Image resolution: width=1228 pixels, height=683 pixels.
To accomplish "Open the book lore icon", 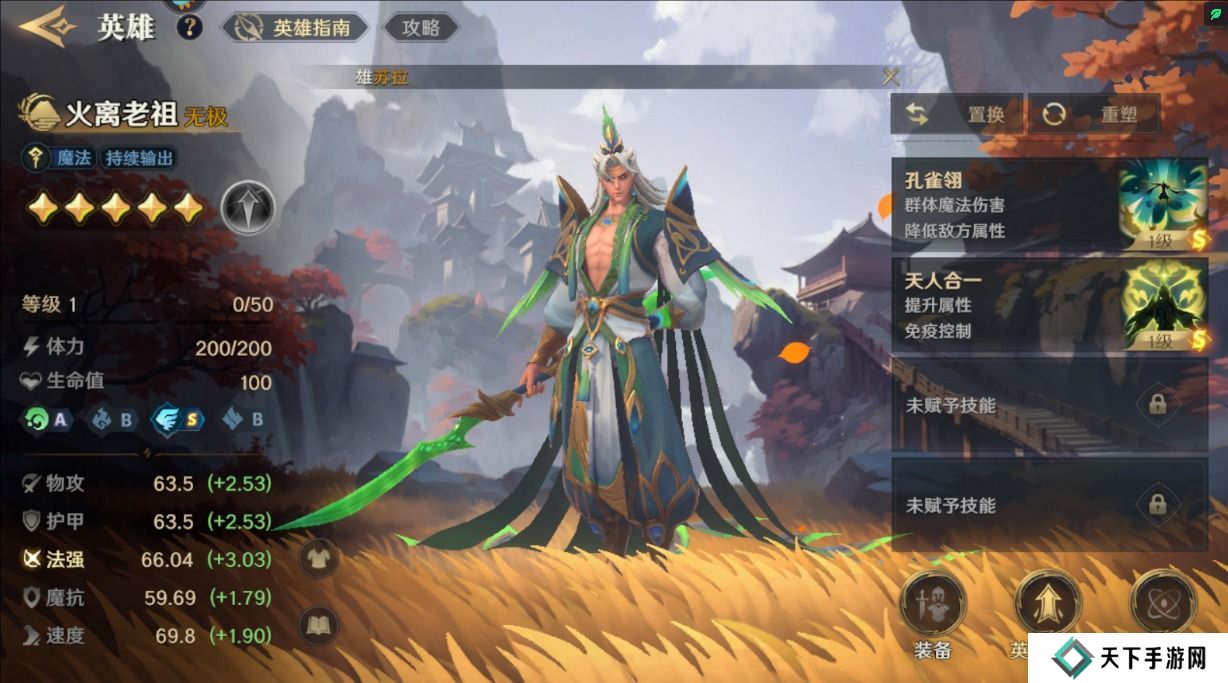I will pos(320,624).
